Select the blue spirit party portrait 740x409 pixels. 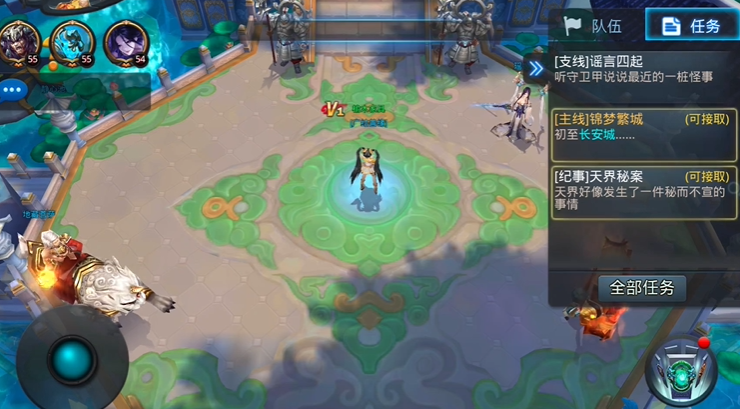tap(72, 43)
